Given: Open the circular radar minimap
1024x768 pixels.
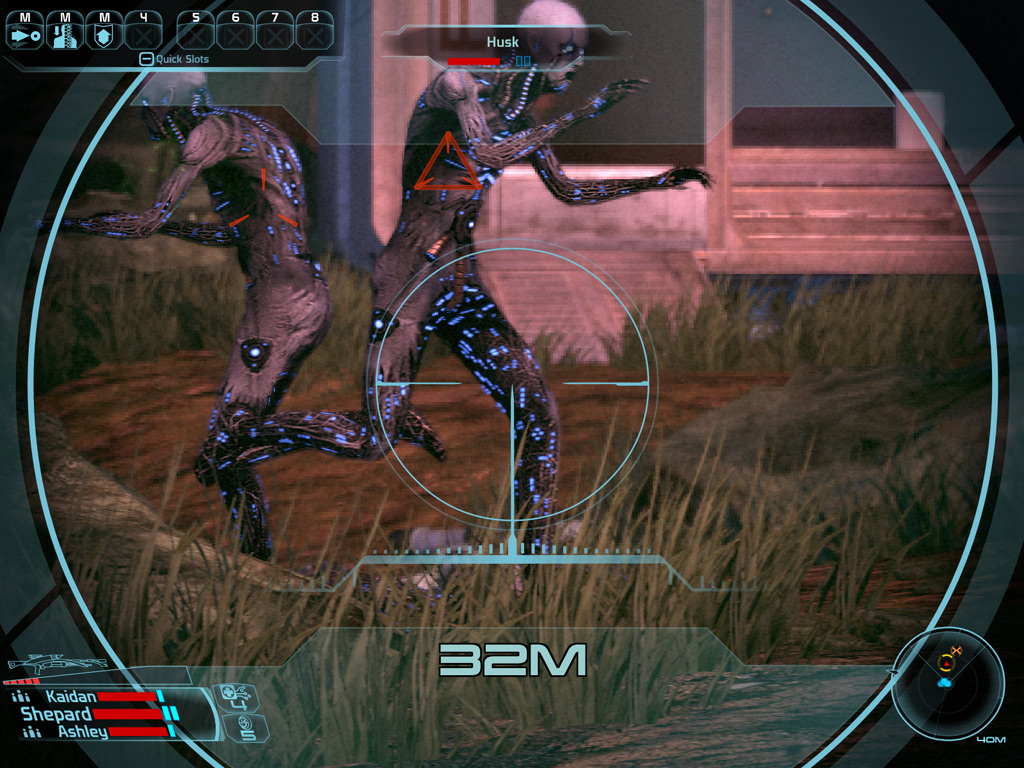Looking at the screenshot, I should [947, 684].
